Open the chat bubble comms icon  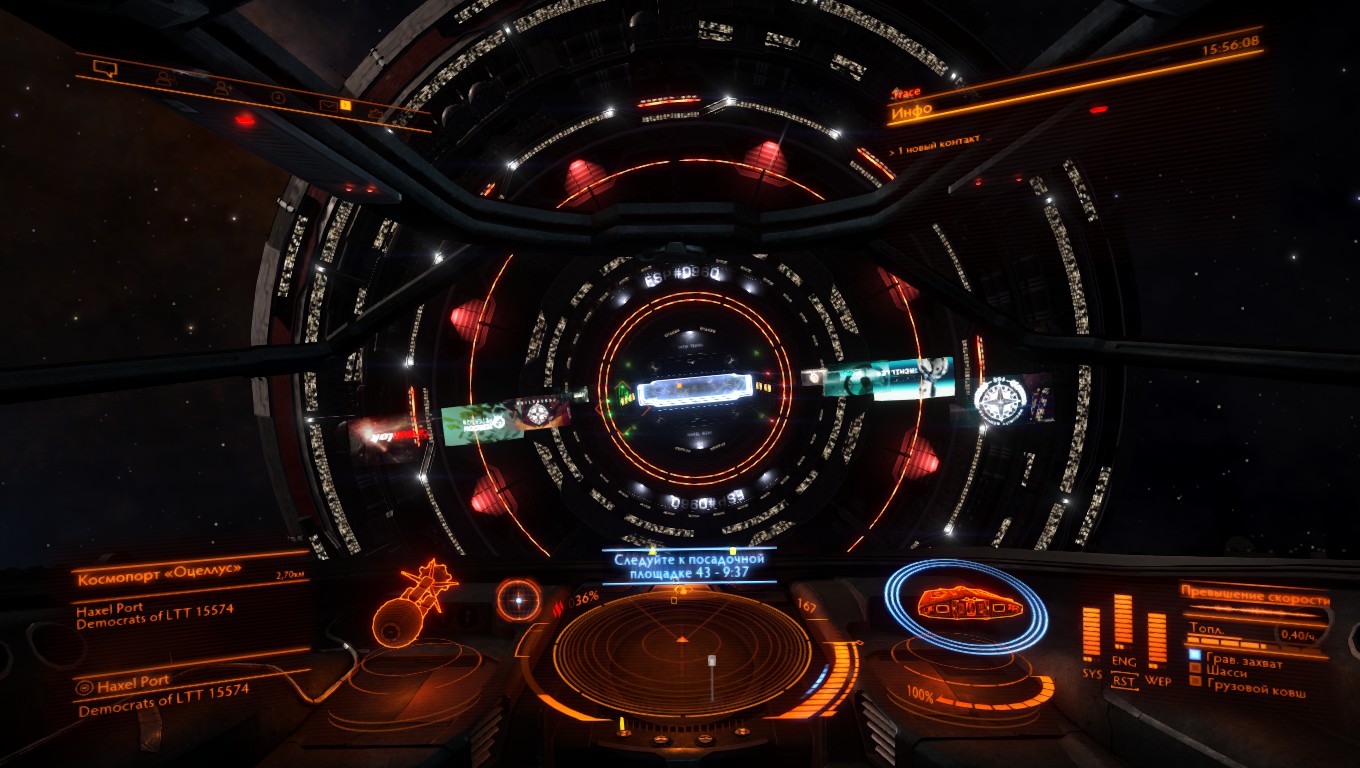pos(106,69)
